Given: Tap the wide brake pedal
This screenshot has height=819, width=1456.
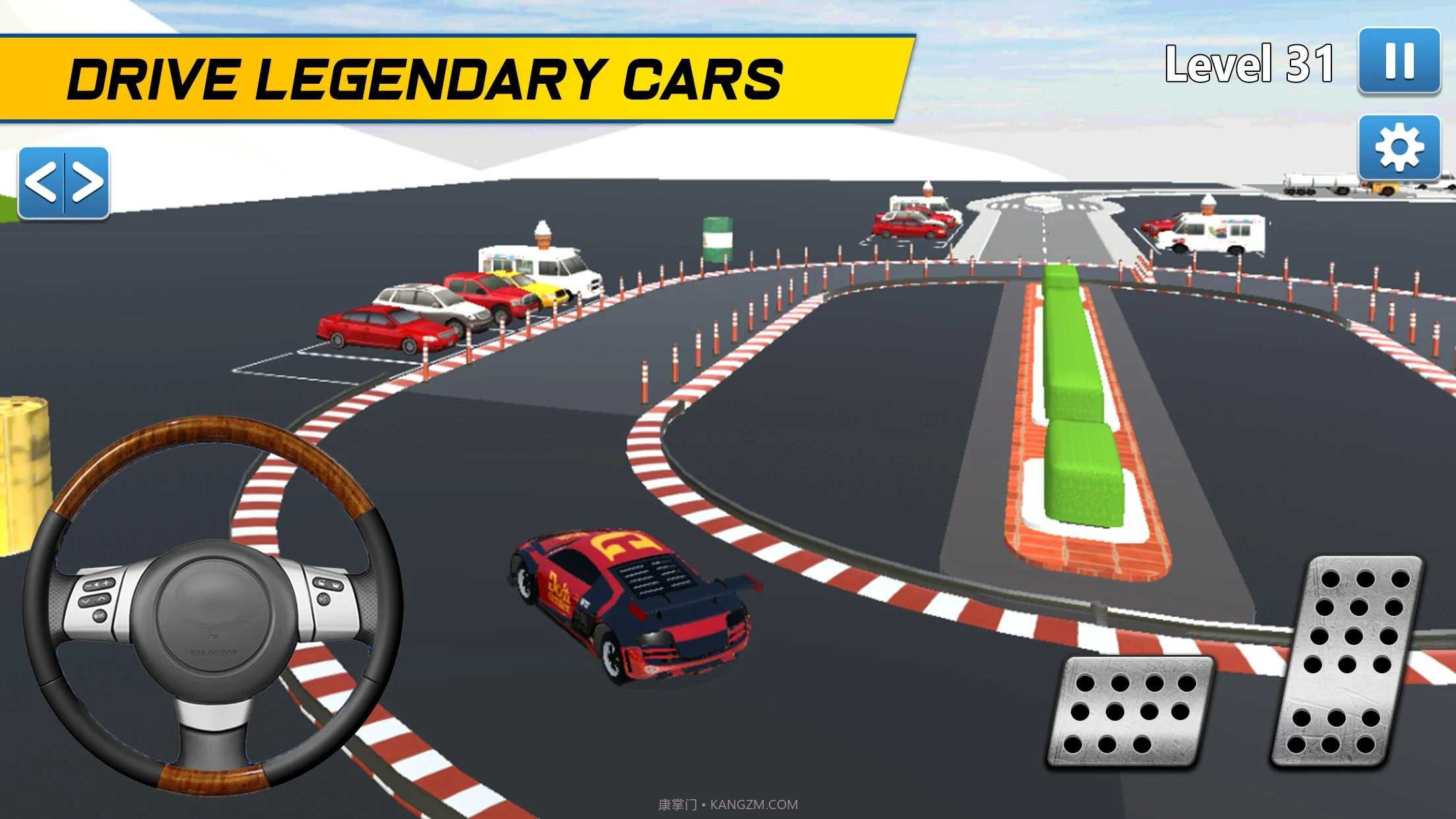Looking at the screenshot, I should click(x=1130, y=712).
